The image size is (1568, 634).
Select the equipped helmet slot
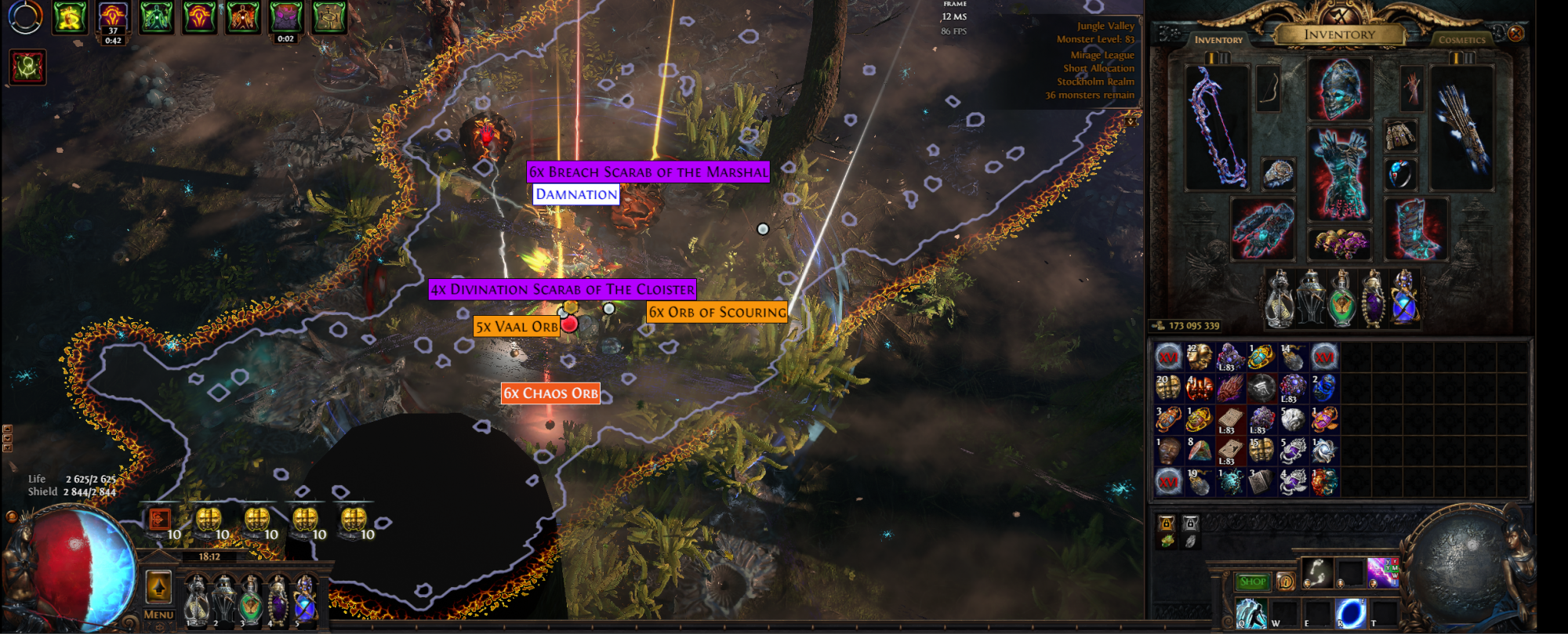tap(1340, 88)
